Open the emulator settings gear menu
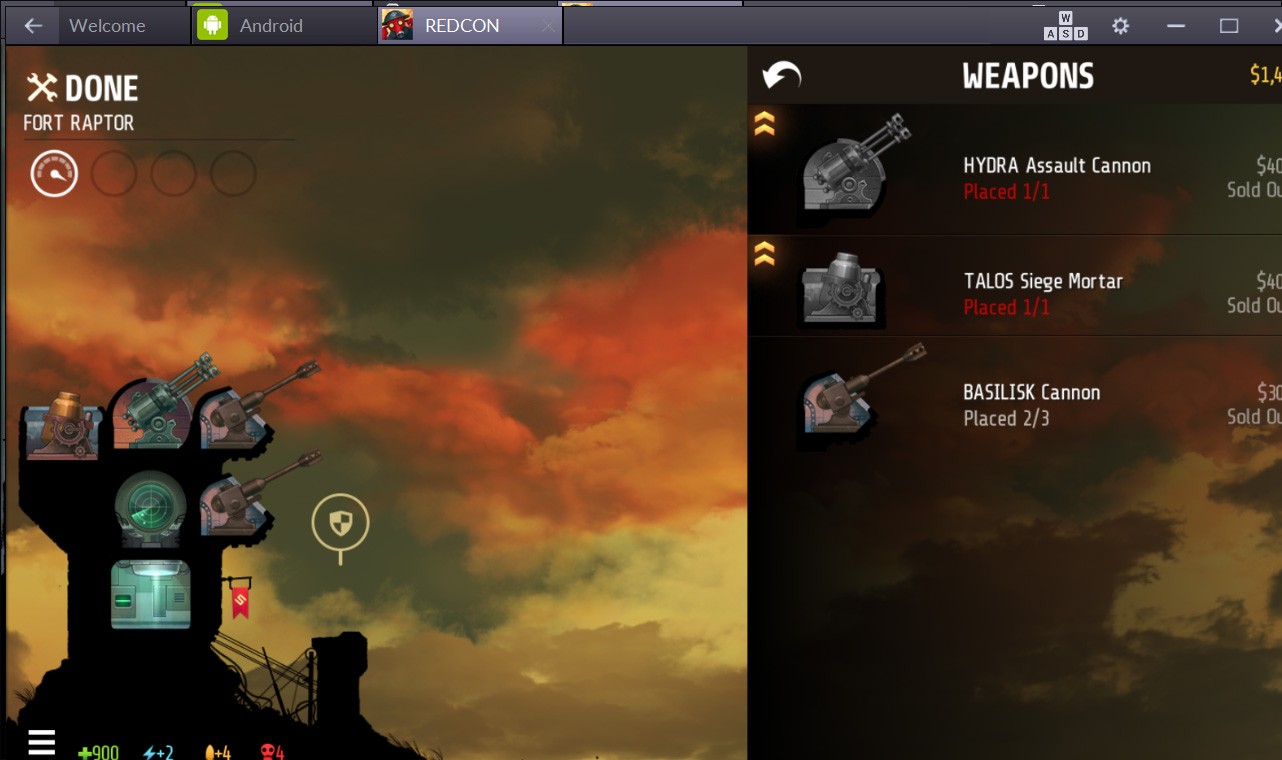1282x760 pixels. point(1120,25)
